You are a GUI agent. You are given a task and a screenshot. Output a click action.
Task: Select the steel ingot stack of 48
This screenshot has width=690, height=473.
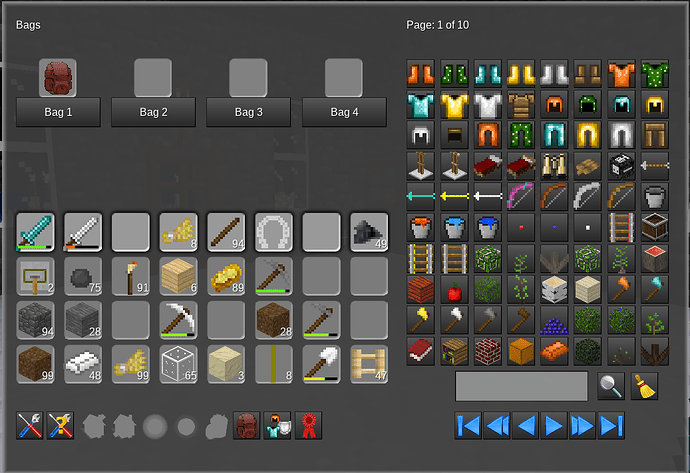pos(83,363)
